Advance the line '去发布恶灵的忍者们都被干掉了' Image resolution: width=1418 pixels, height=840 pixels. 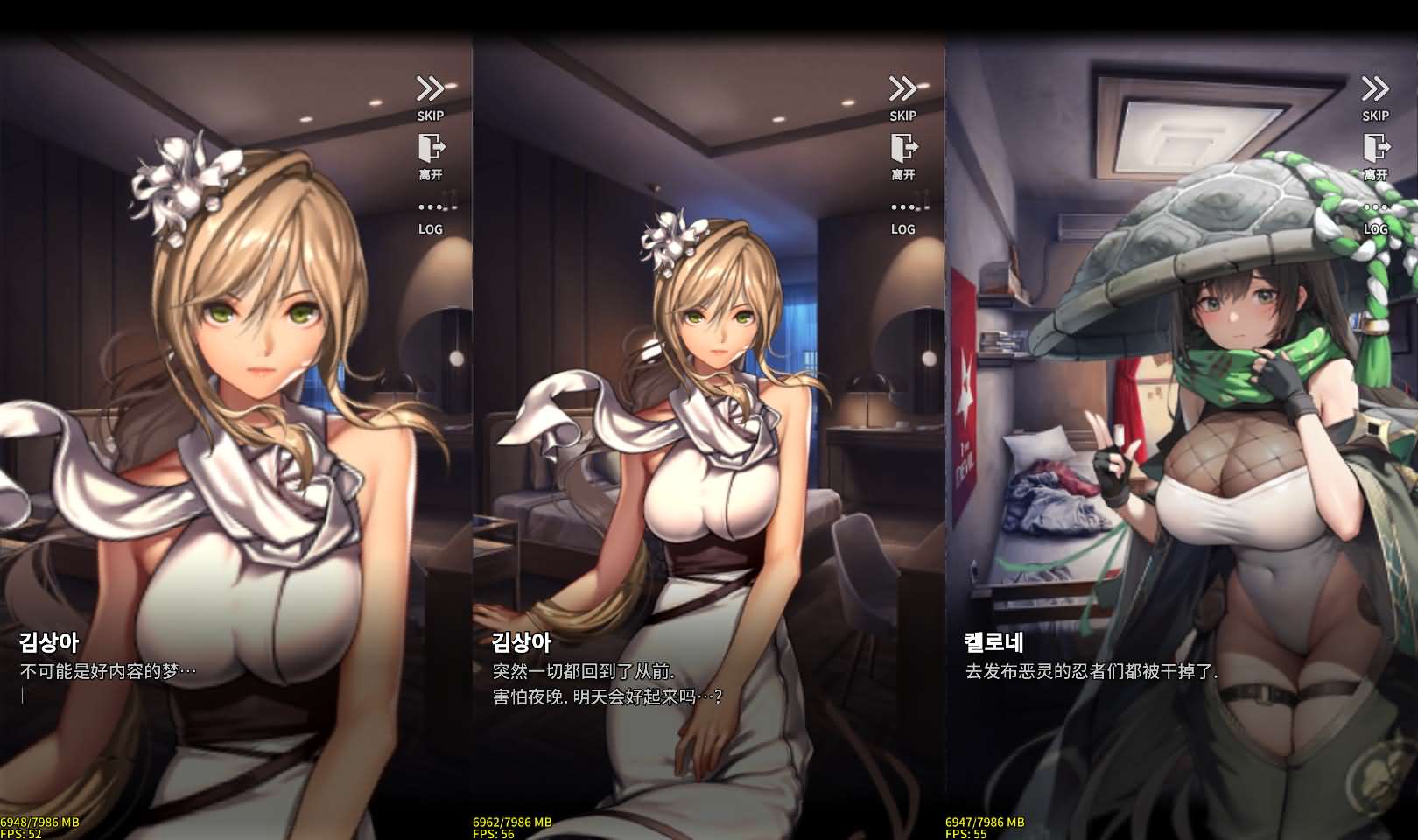pyautogui.click(x=1091, y=670)
